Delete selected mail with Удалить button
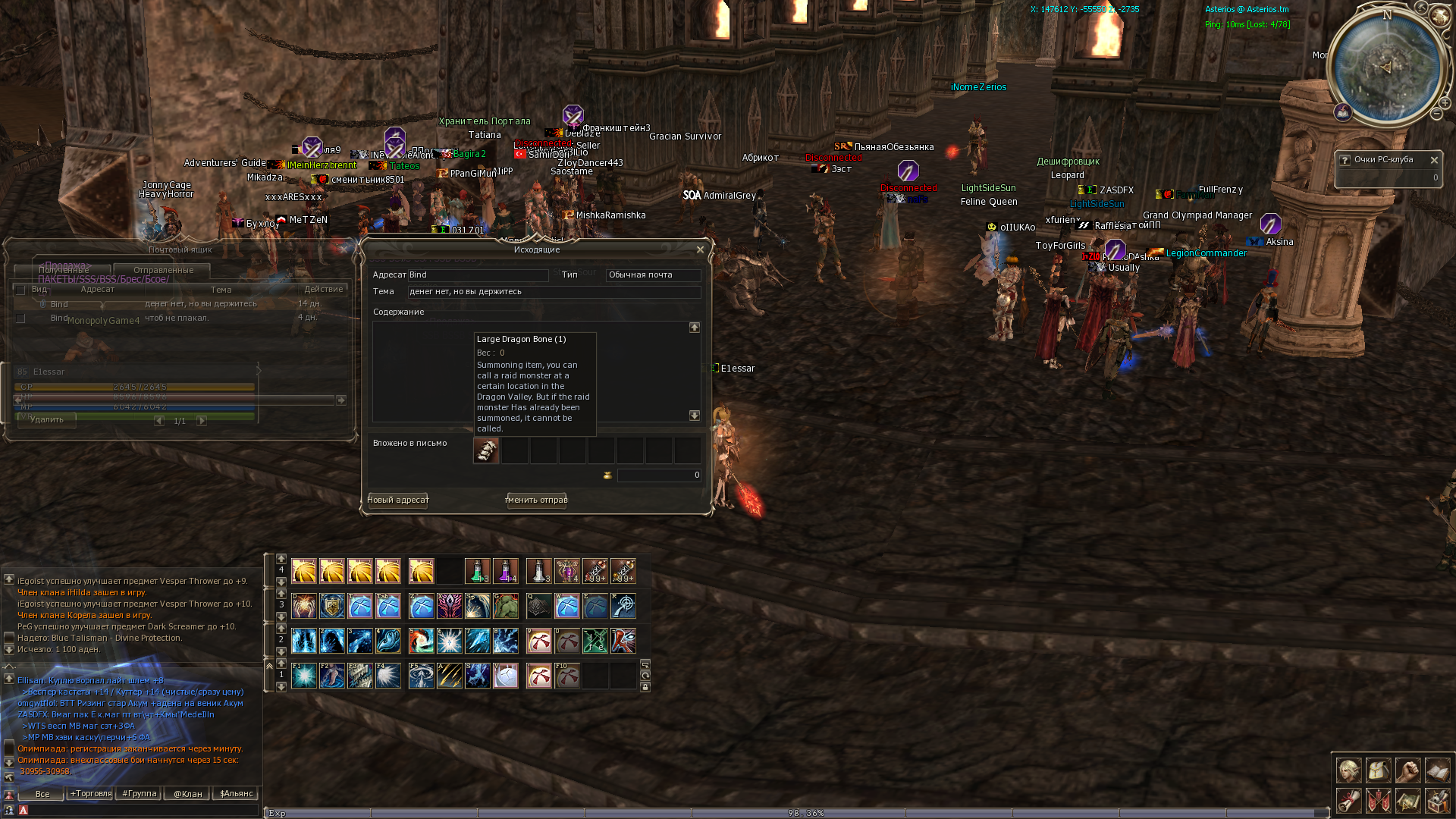1456x819 pixels. (47, 419)
